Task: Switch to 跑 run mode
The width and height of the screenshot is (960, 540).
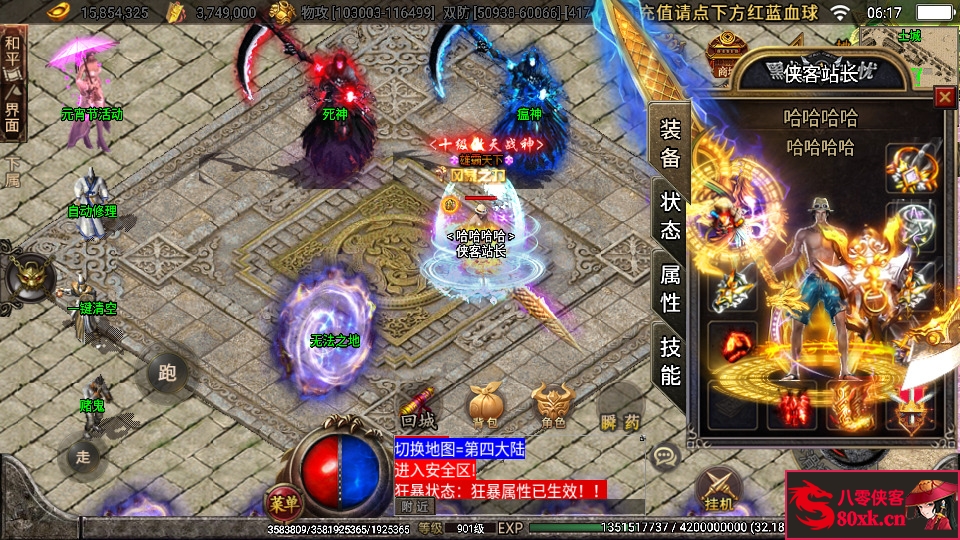Action: (x=167, y=373)
